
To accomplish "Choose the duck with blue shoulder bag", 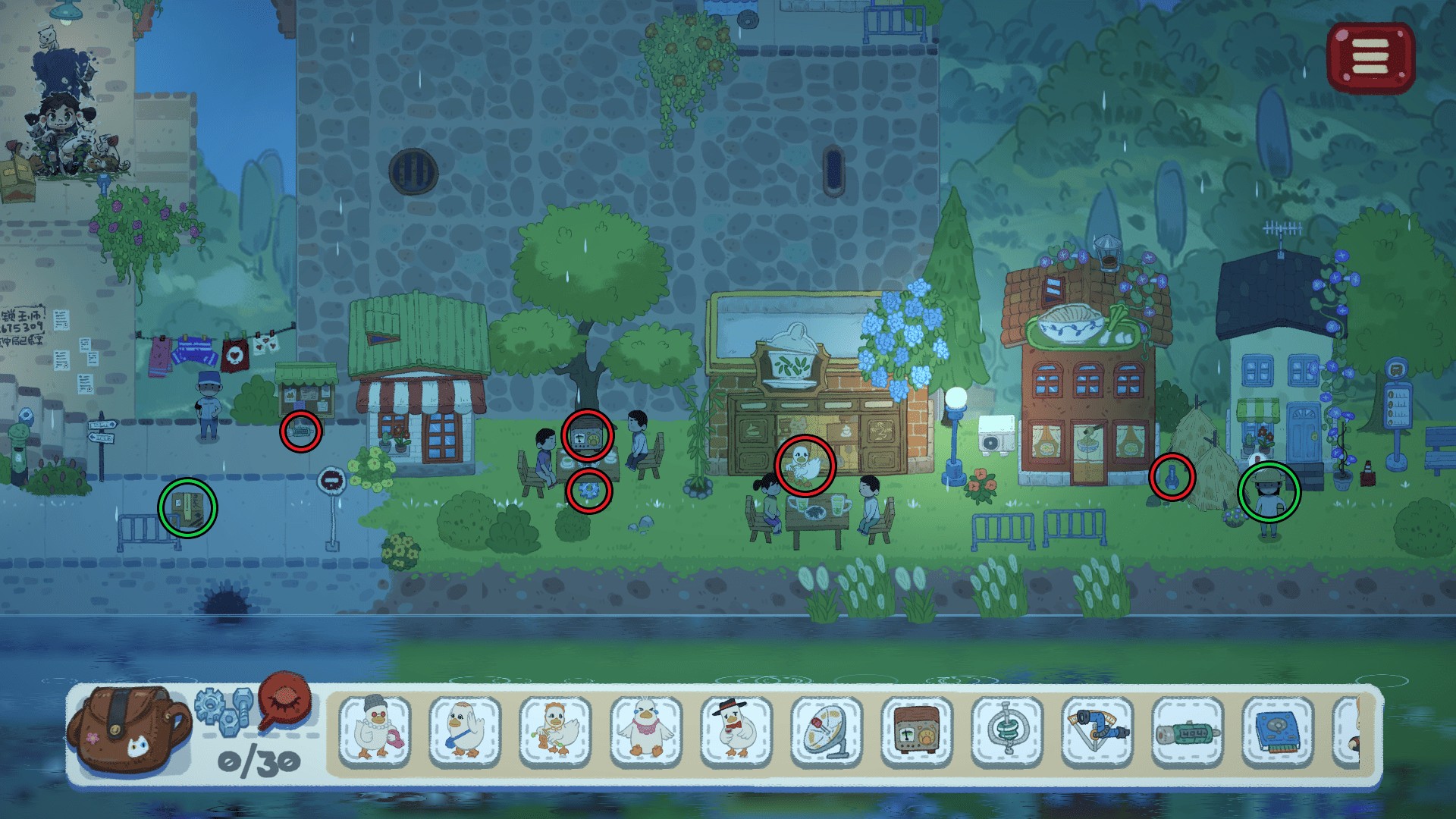I will point(465,731).
